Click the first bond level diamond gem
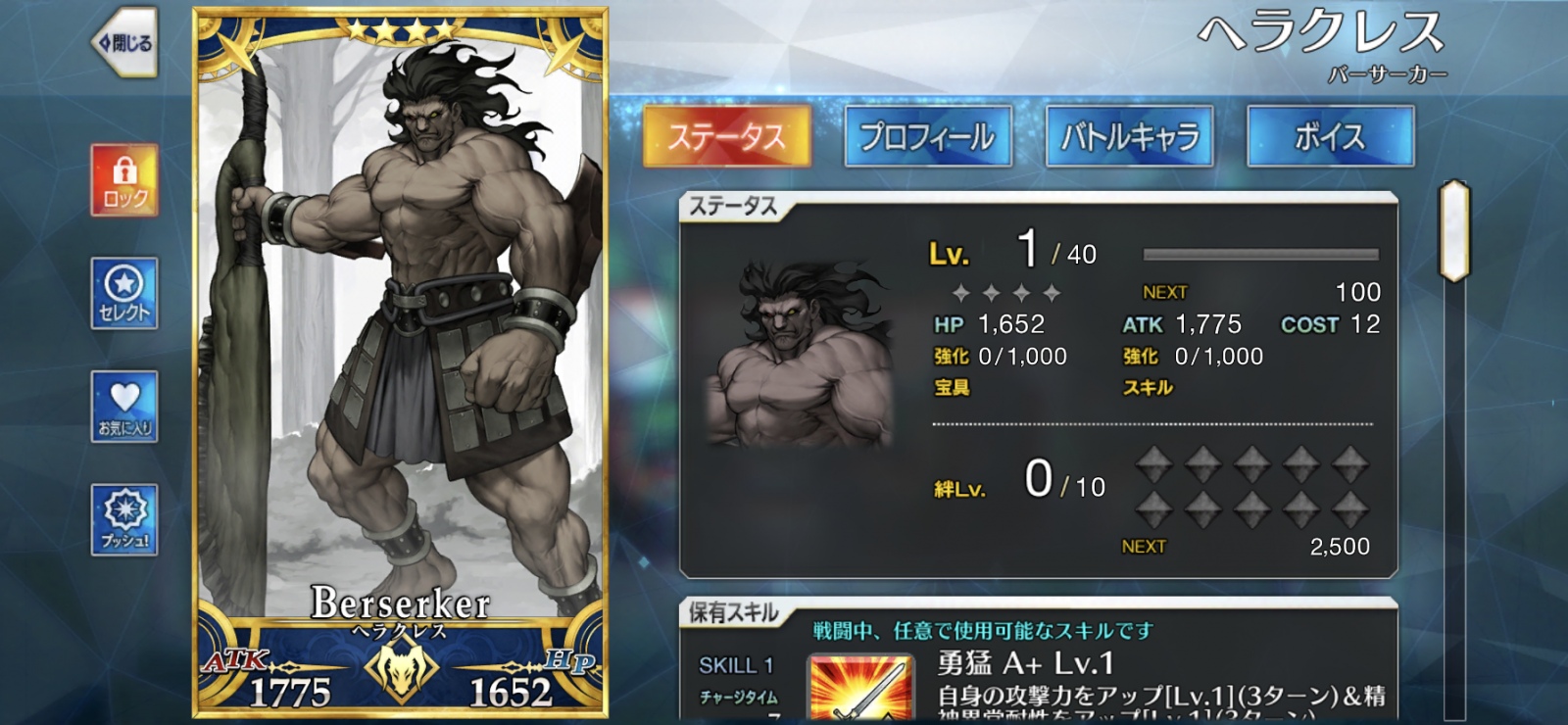Image resolution: width=1568 pixels, height=725 pixels. click(1153, 464)
